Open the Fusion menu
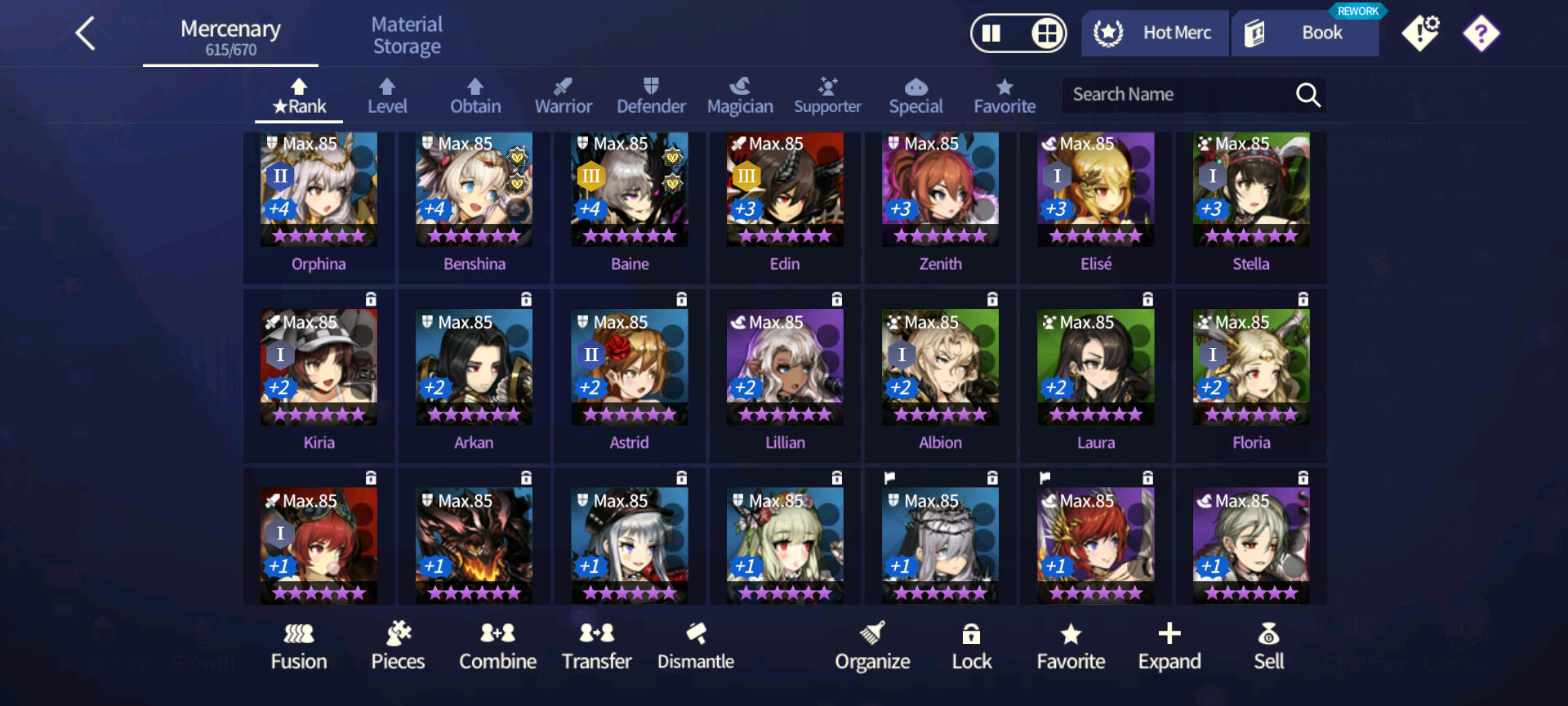The width and height of the screenshot is (1568, 706). [299, 646]
